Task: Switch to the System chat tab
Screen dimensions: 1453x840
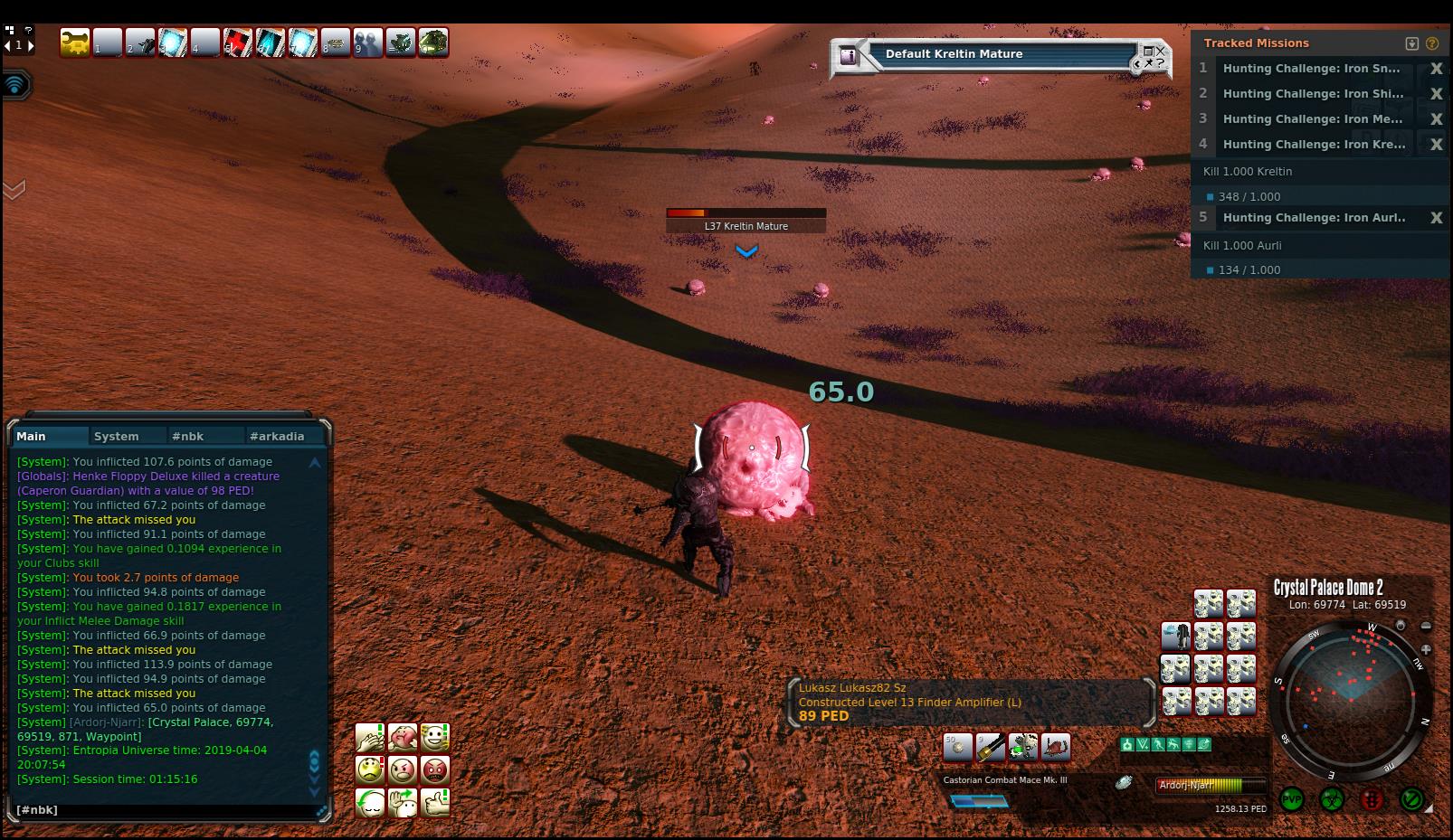Action: click(117, 436)
